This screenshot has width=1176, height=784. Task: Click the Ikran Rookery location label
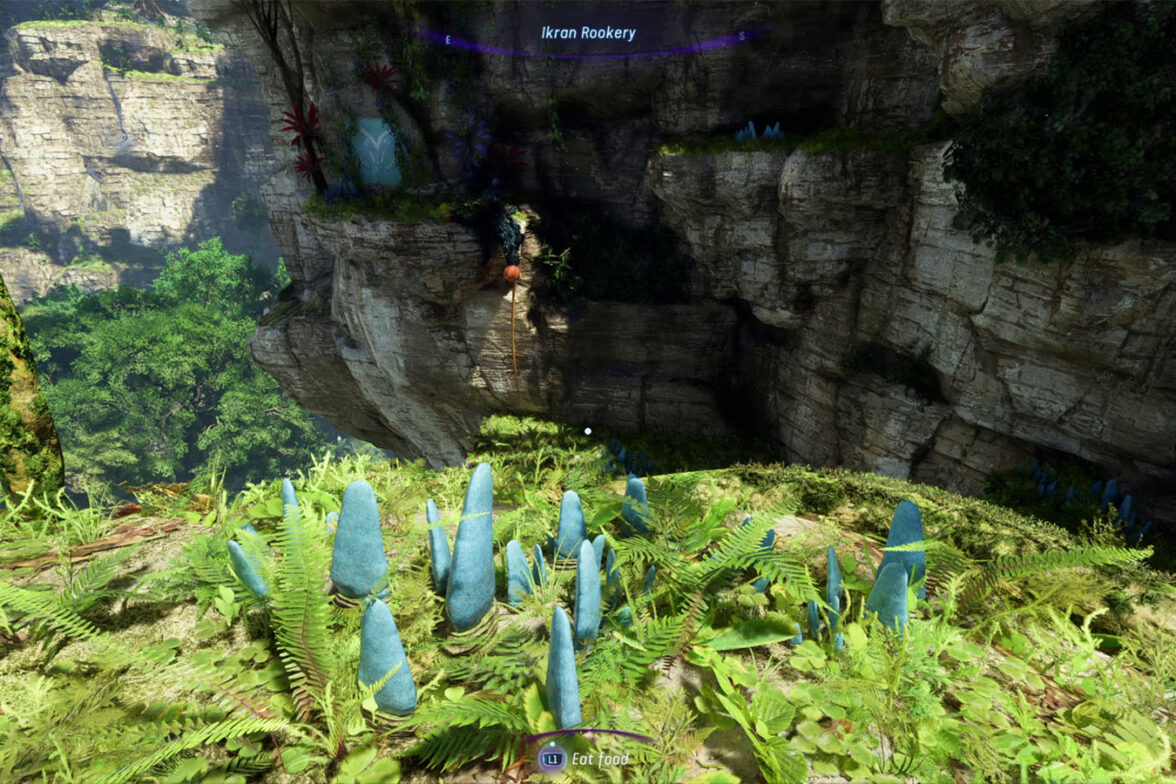[588, 33]
